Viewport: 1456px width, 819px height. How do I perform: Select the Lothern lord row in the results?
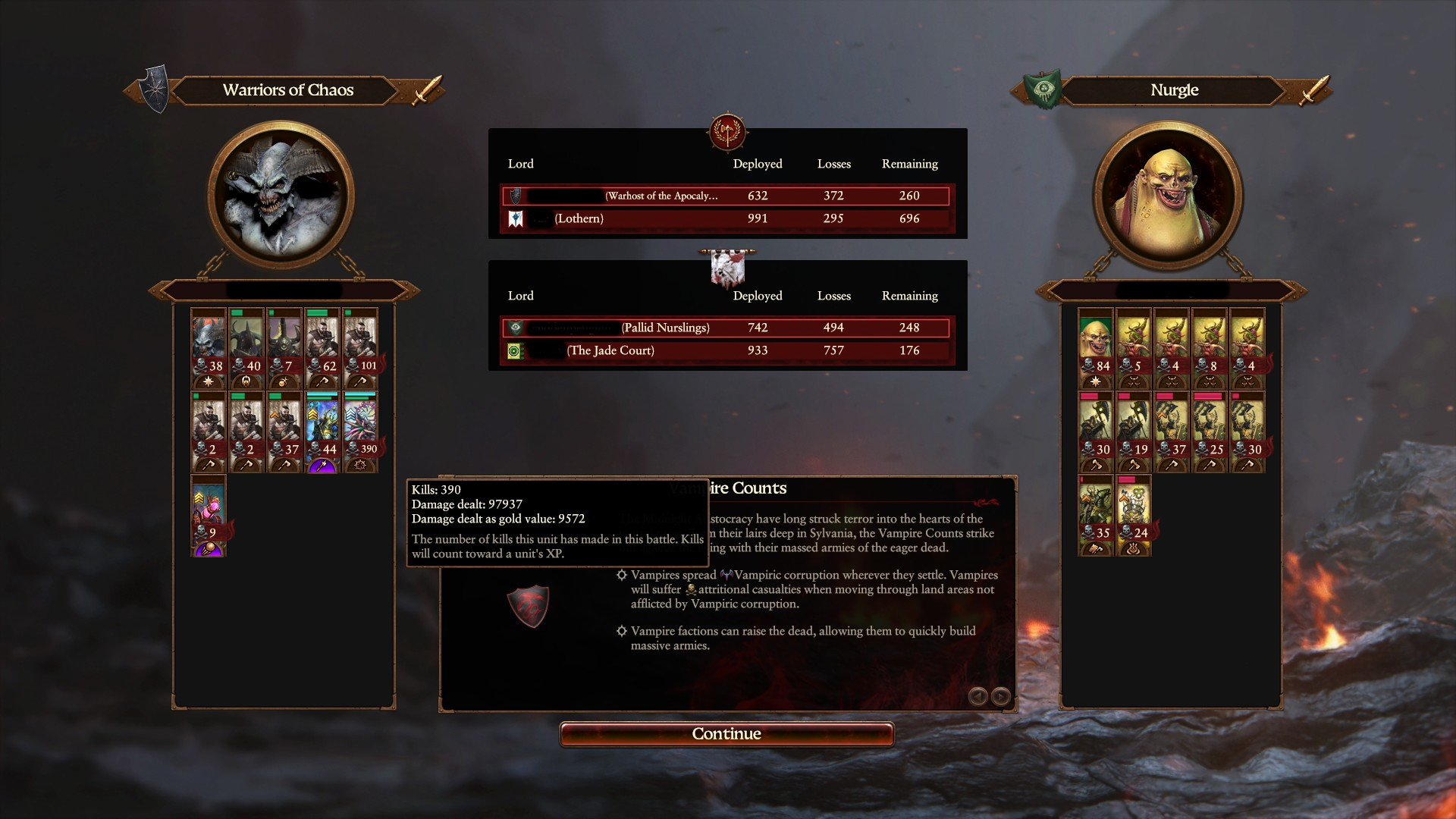(726, 218)
